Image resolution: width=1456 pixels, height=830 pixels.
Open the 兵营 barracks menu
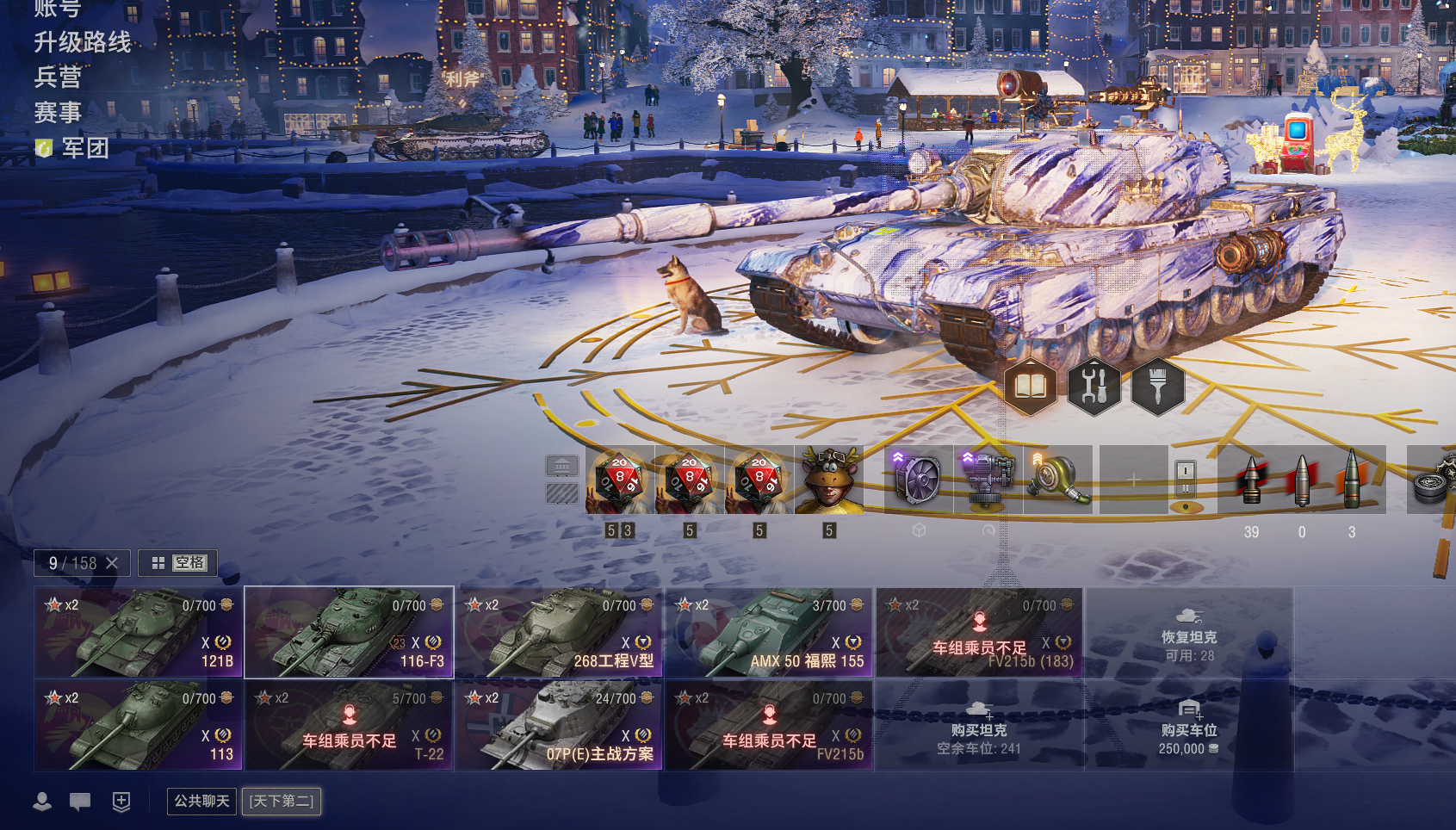point(58,77)
